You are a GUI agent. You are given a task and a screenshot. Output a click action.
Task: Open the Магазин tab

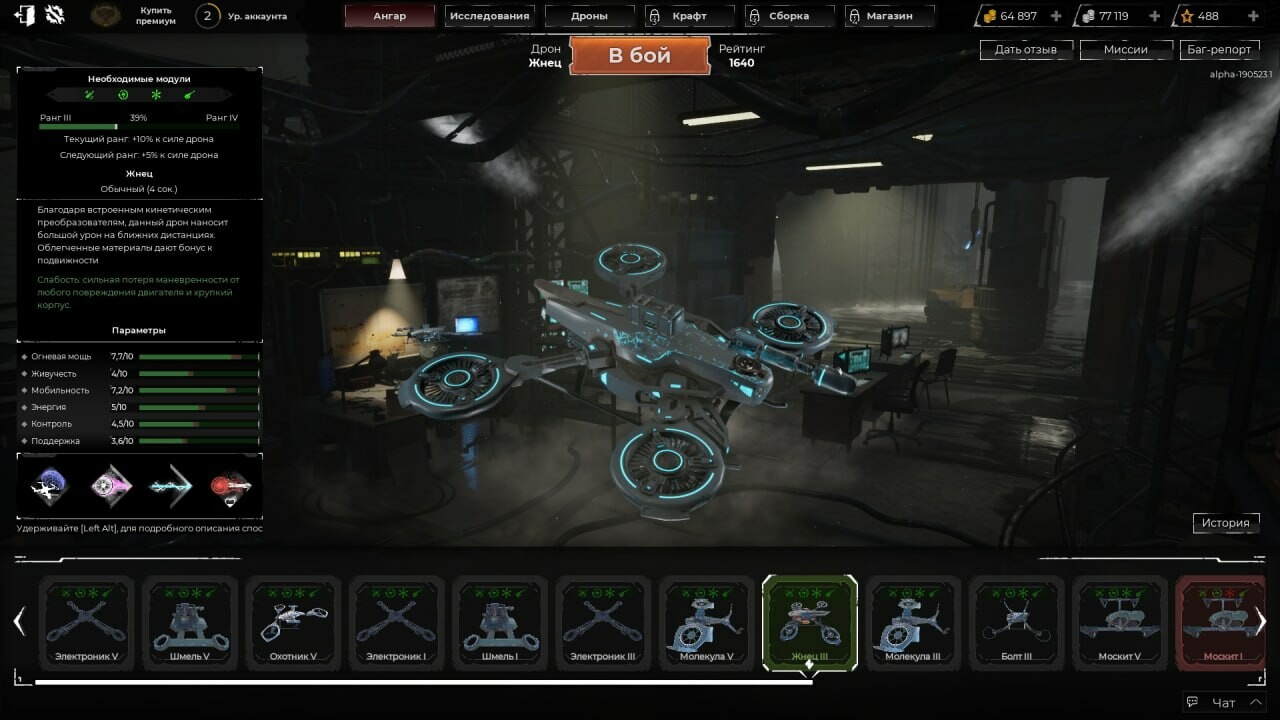point(888,15)
